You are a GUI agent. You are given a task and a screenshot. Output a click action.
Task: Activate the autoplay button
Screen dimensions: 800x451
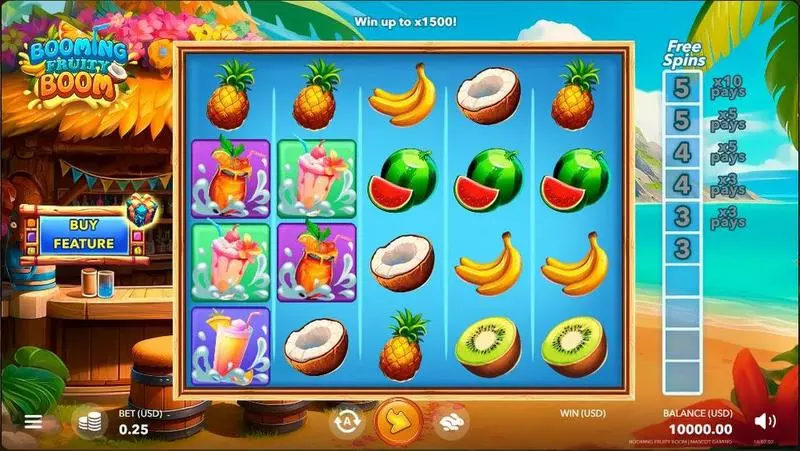(345, 421)
